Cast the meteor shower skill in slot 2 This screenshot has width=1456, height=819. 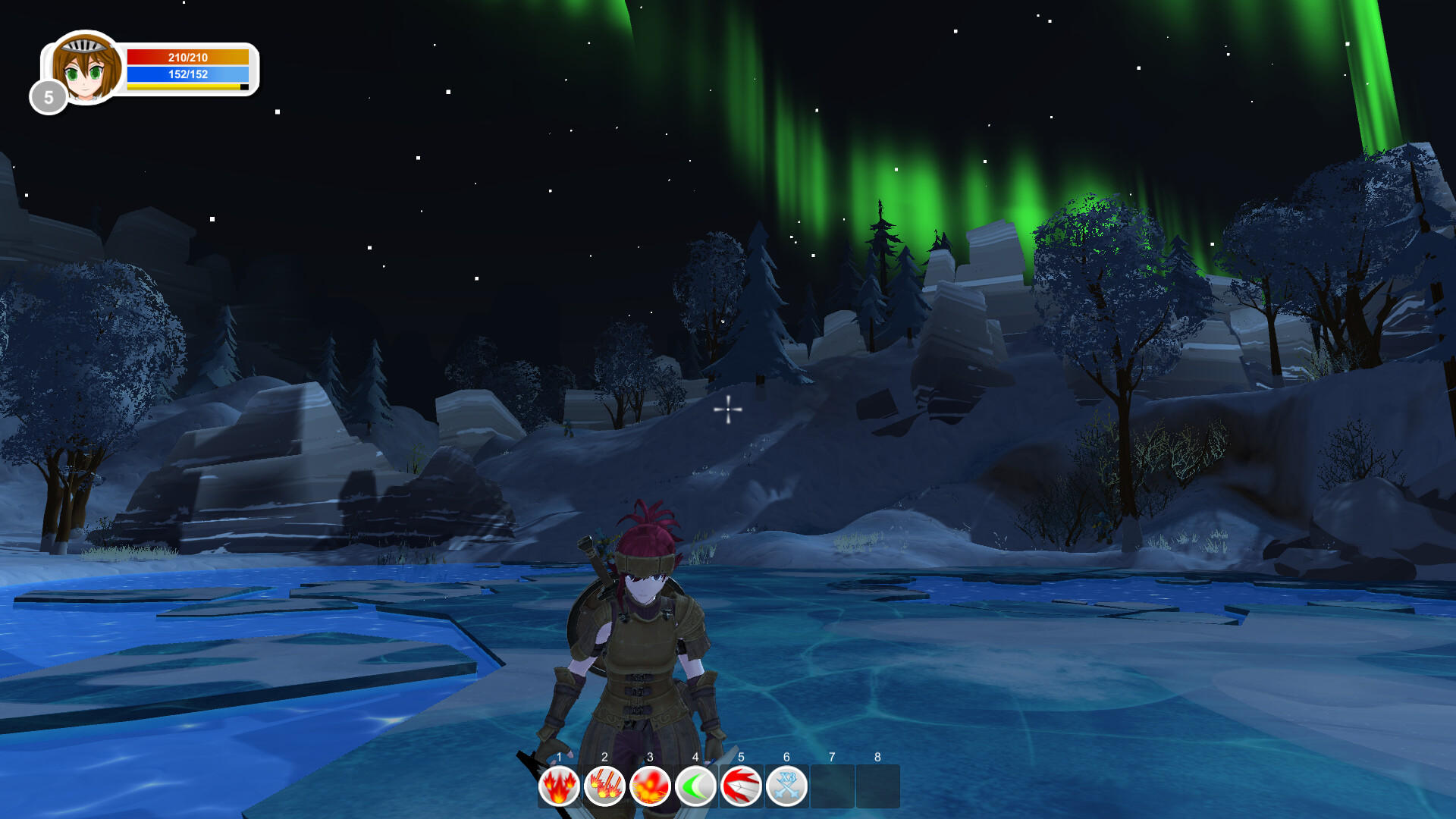point(604,786)
